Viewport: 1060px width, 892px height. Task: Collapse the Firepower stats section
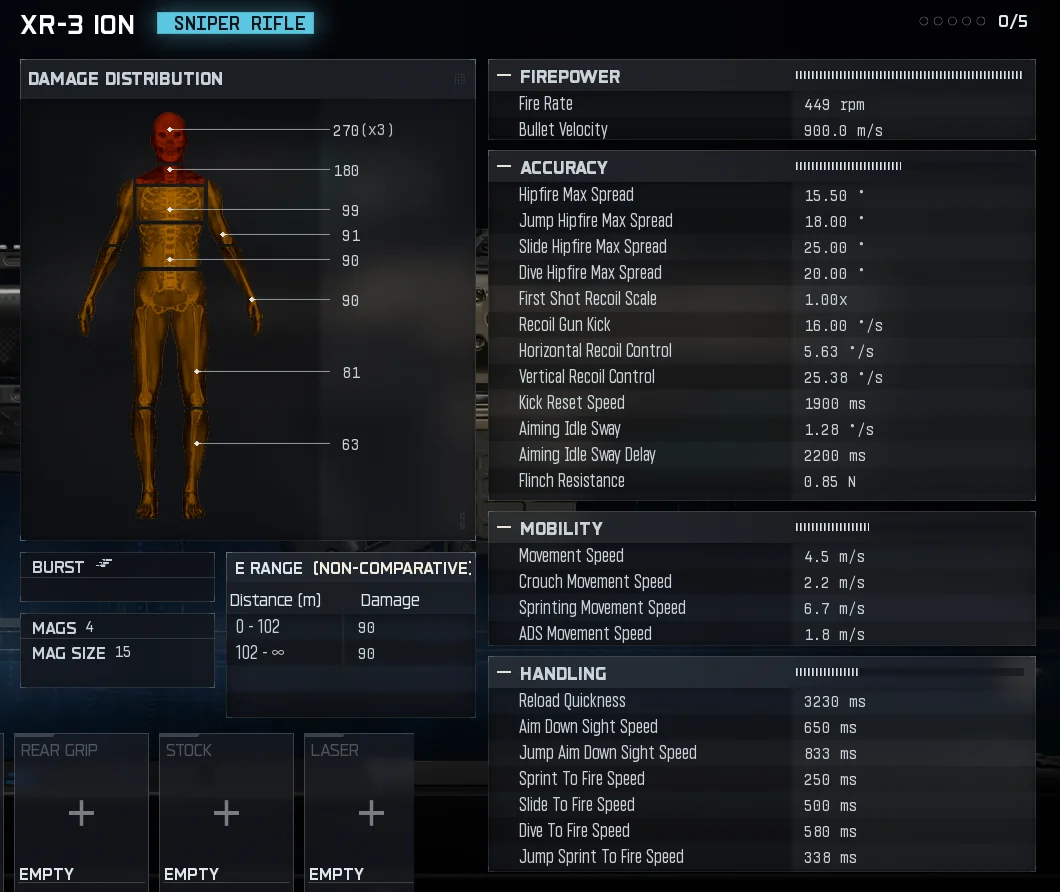(x=504, y=76)
